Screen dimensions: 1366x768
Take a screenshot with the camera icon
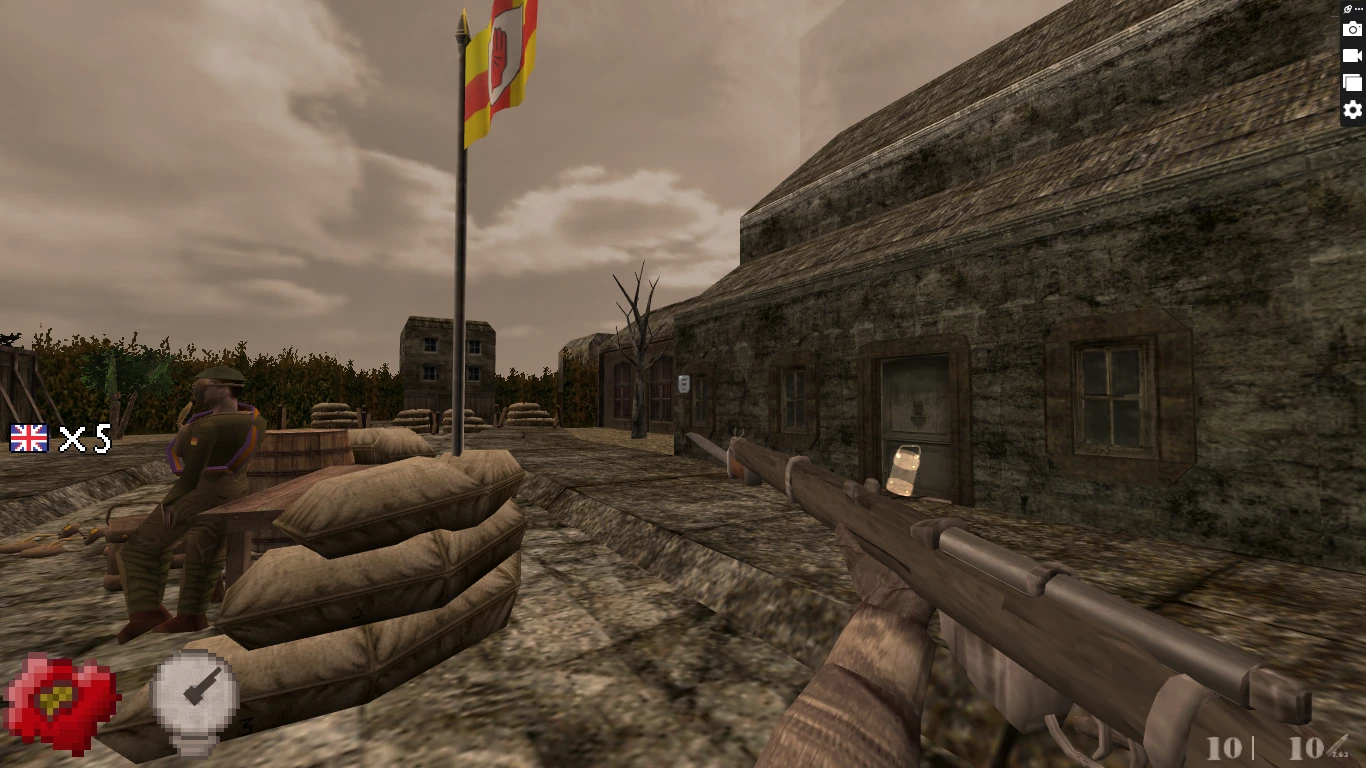[x=1352, y=29]
